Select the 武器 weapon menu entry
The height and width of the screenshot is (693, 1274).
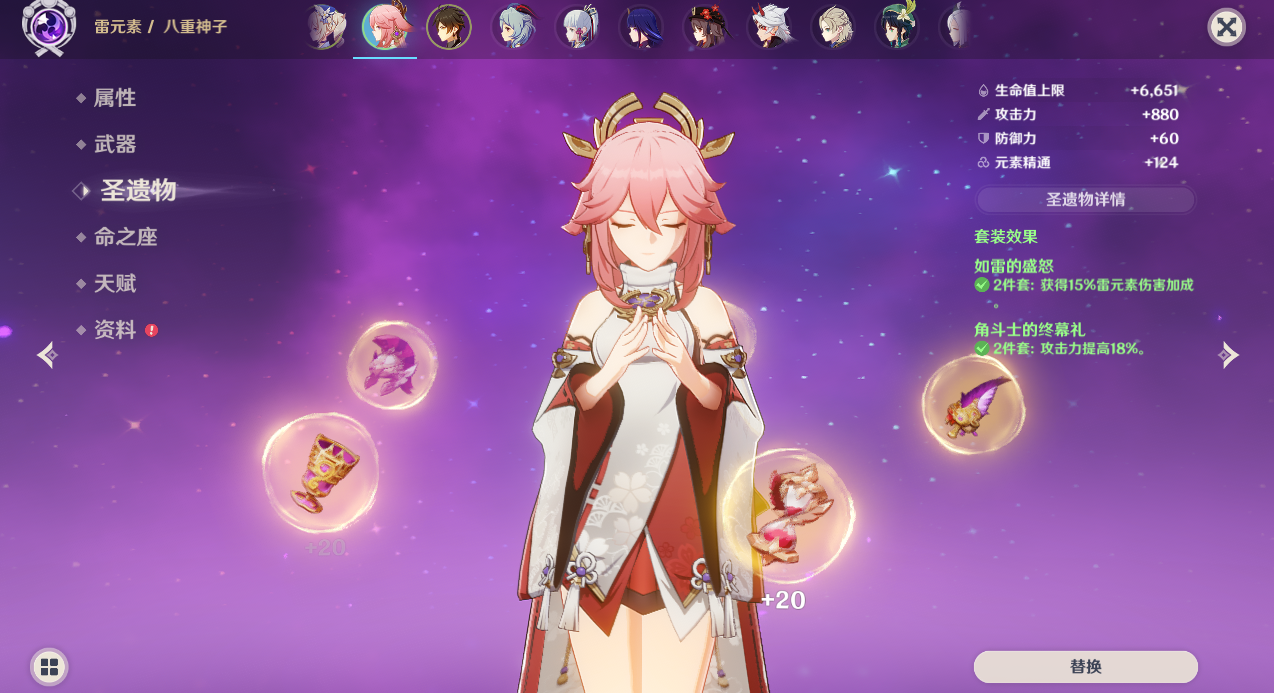(114, 144)
